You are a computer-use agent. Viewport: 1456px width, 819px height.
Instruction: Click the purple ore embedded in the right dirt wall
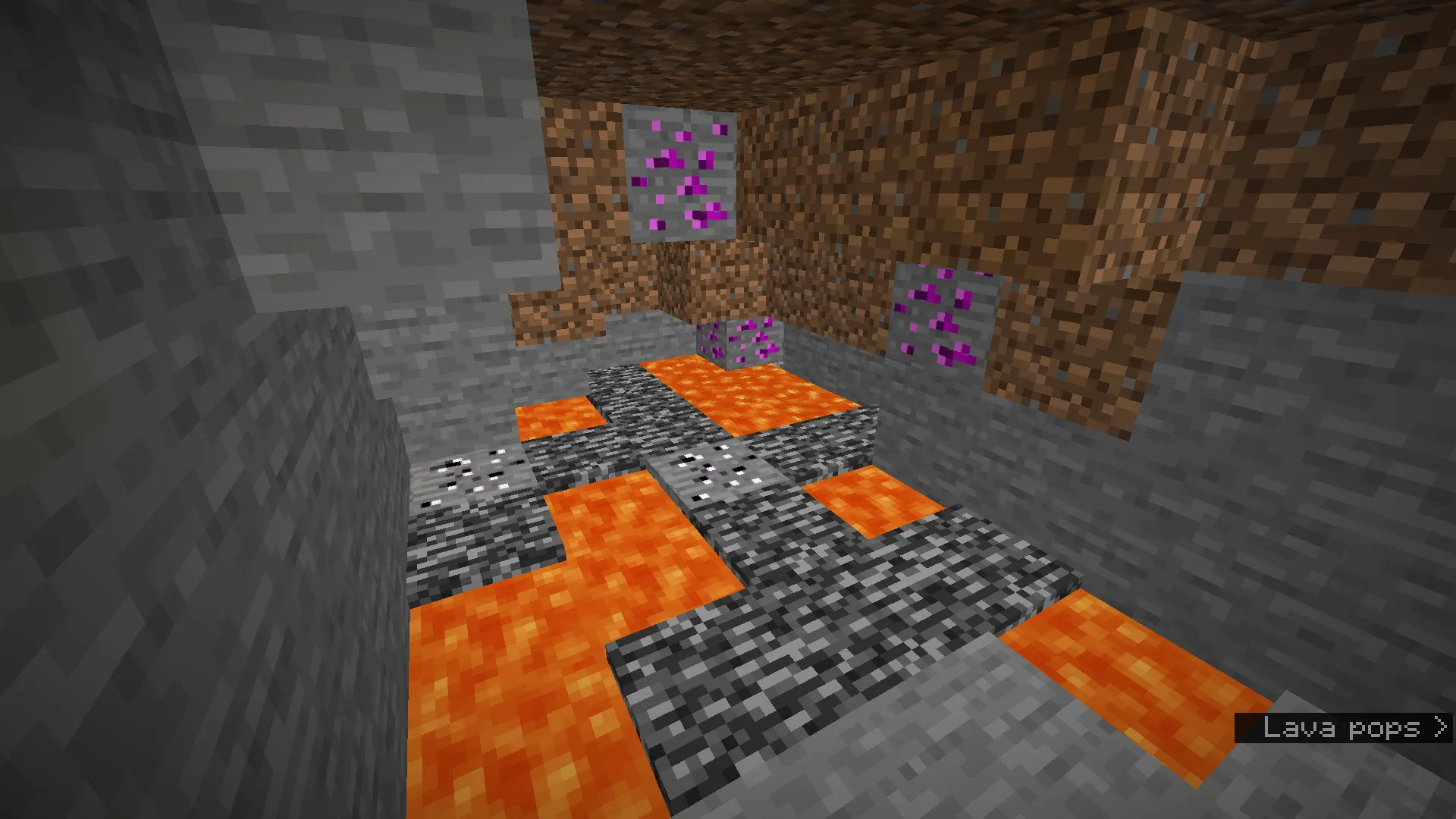pos(946,315)
